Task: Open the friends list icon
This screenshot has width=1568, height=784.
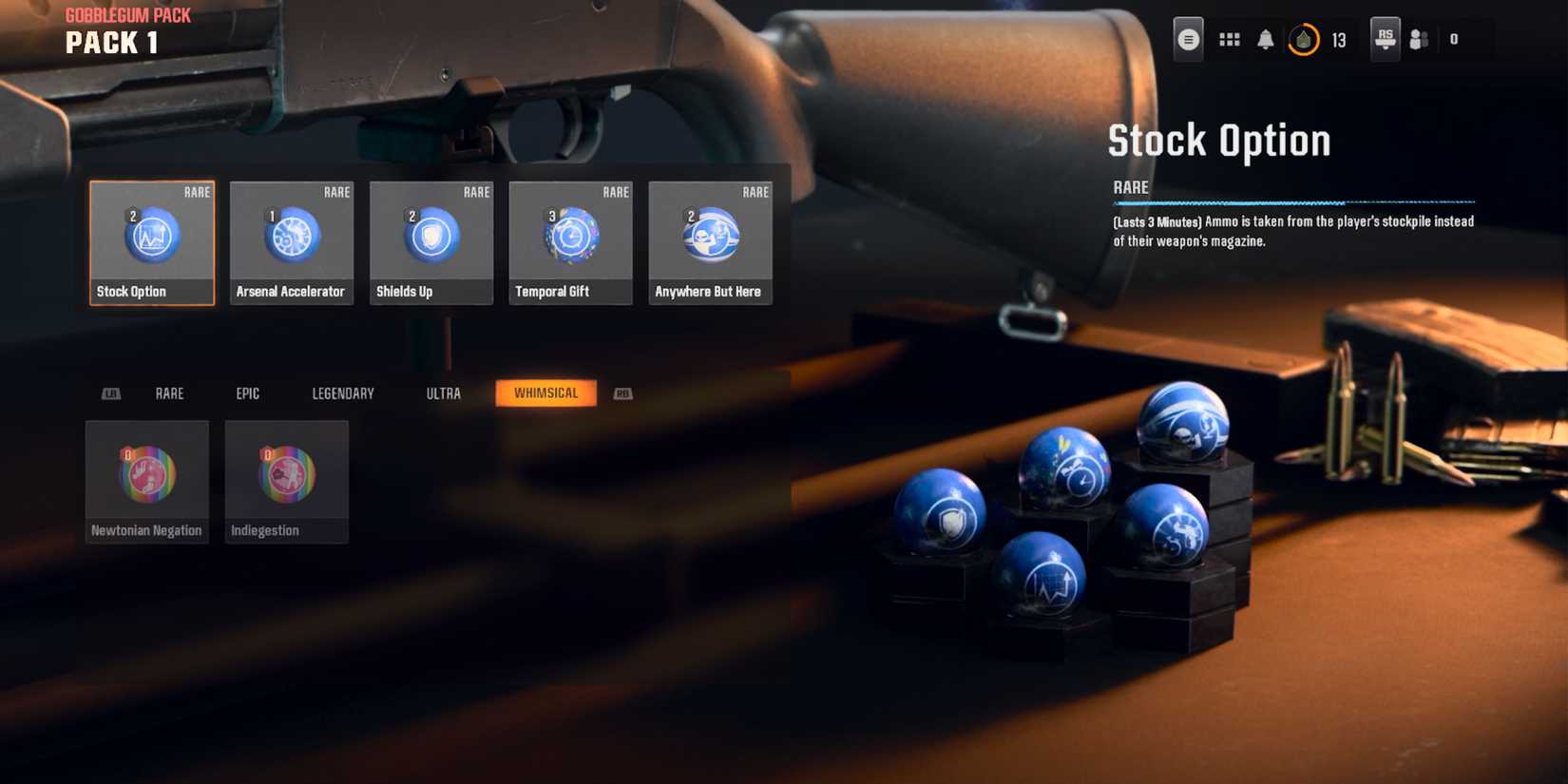Action: pyautogui.click(x=1420, y=39)
